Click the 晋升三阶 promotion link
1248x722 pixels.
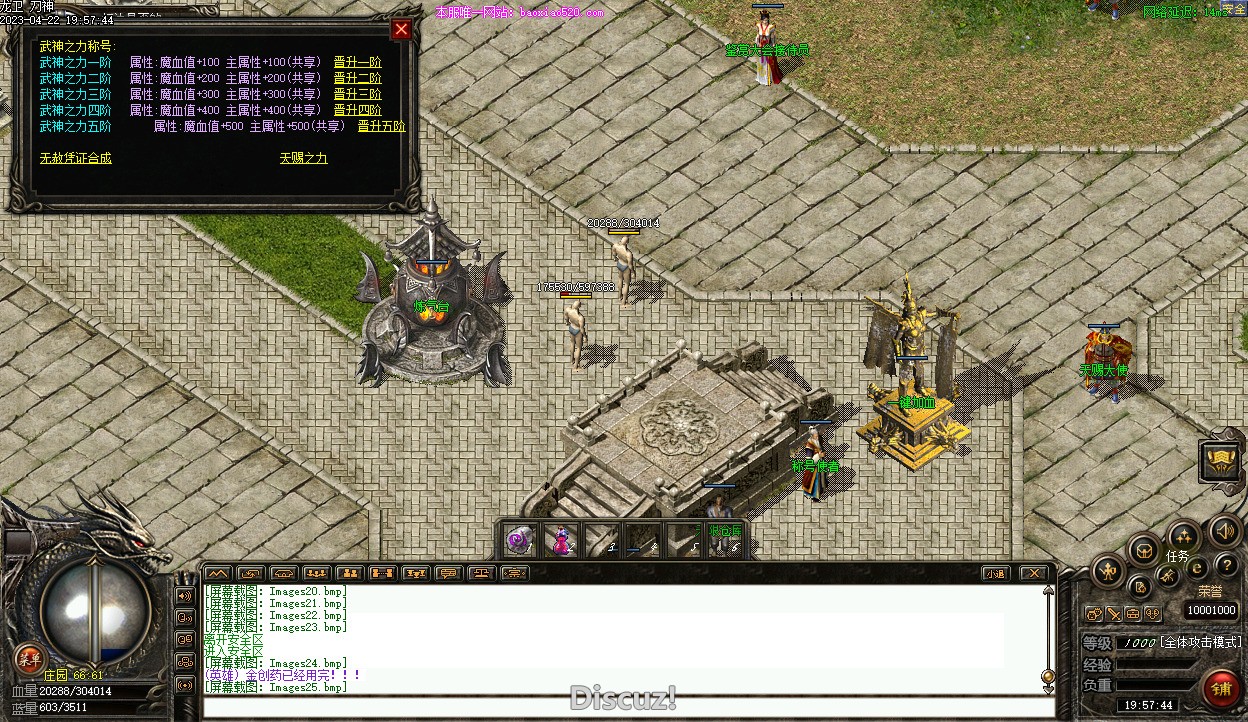[x=357, y=94]
